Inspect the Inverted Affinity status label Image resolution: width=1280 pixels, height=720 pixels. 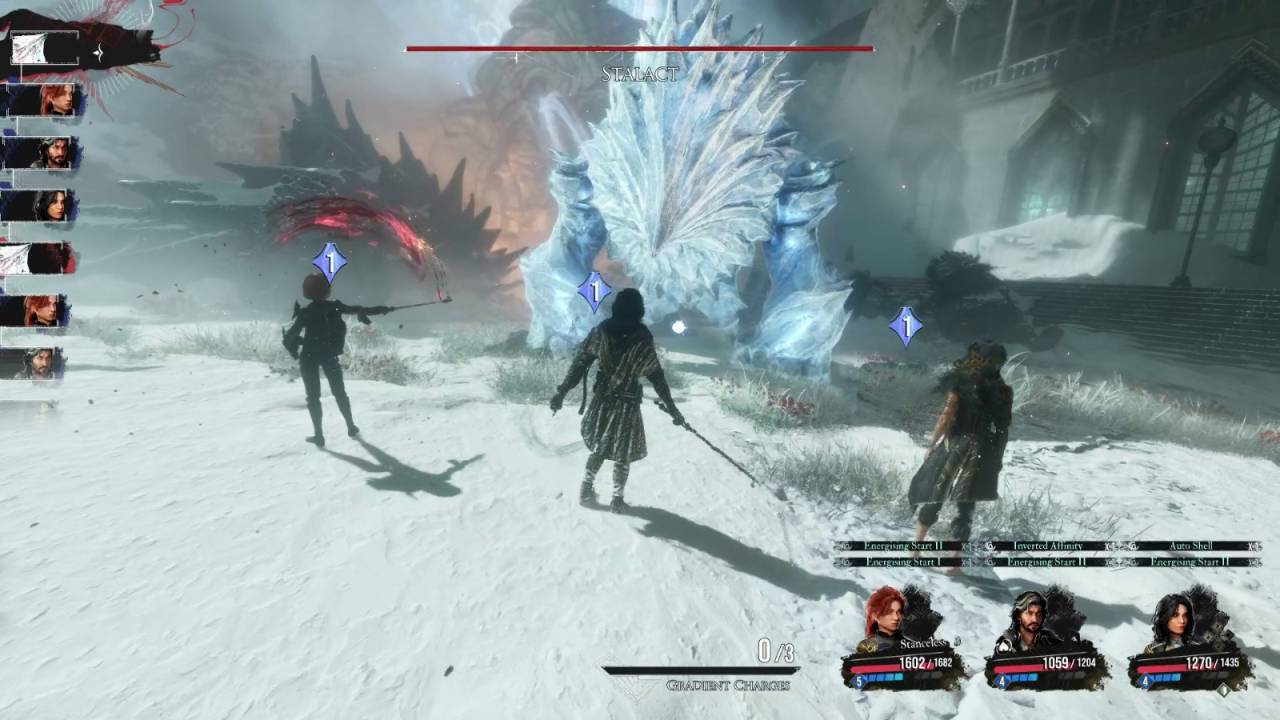(x=1047, y=547)
